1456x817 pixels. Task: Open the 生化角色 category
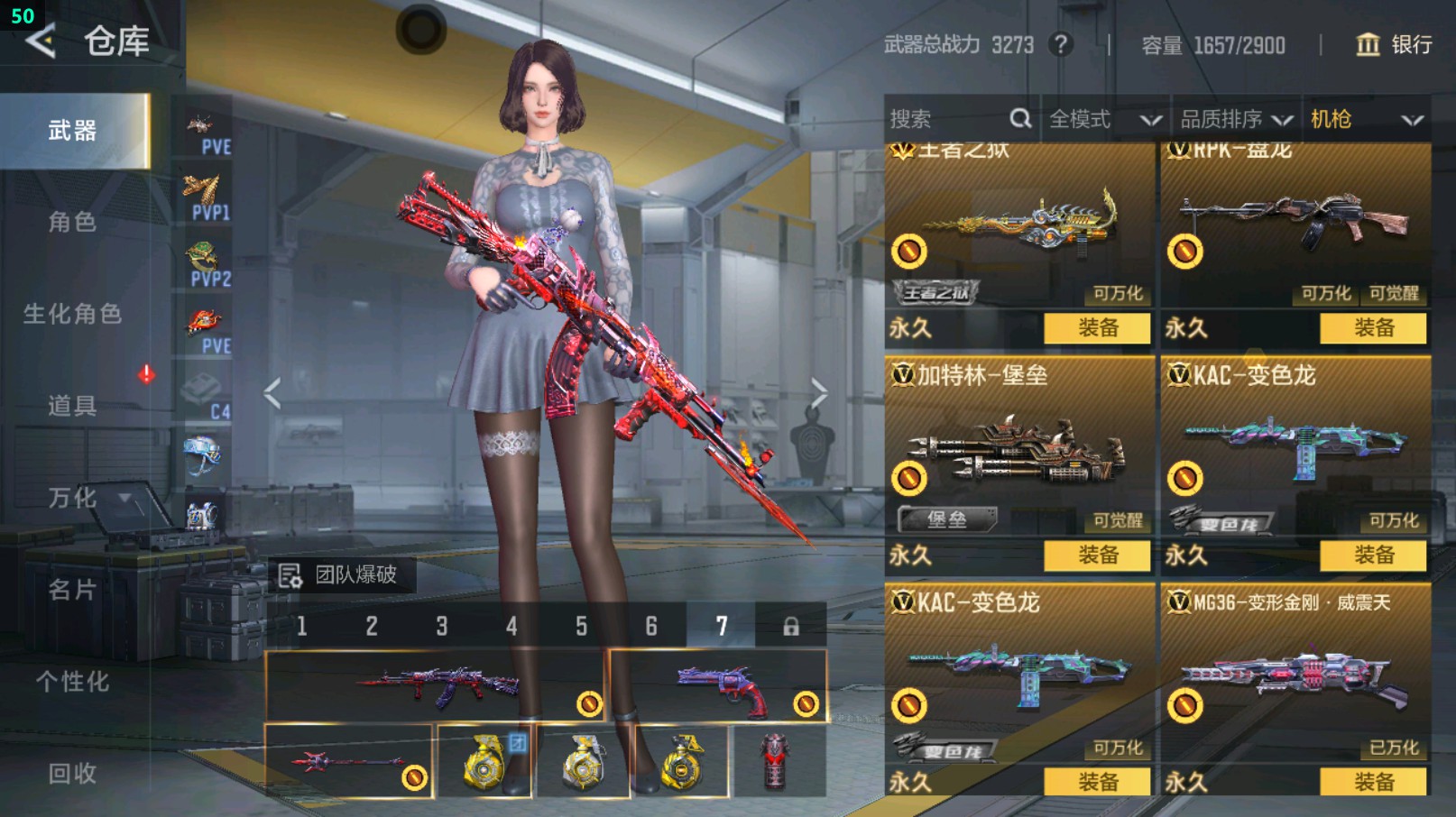click(72, 314)
